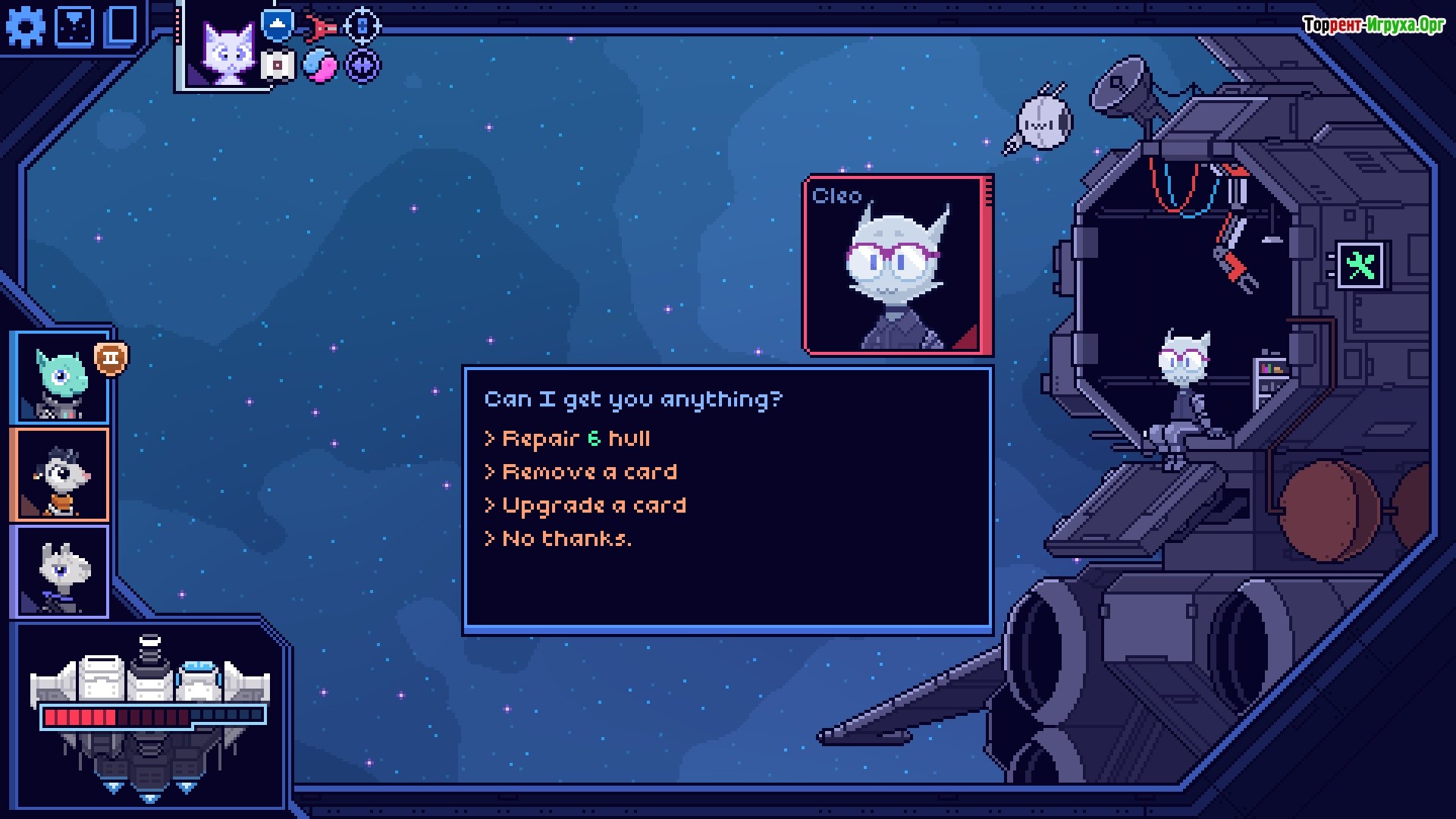Screen dimensions: 1456x819
Task: Click Cleo's dialogue portrait
Action: (898, 266)
